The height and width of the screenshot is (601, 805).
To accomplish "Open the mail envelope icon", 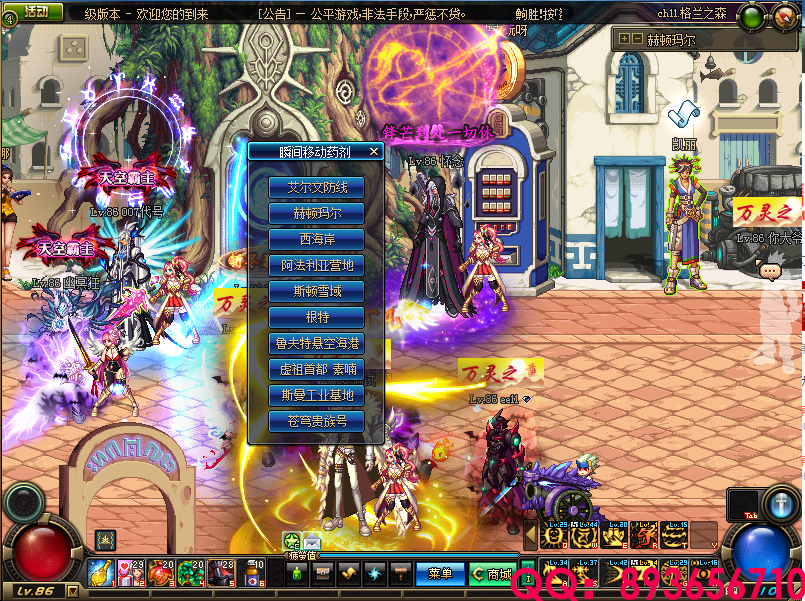I will coord(312,542).
